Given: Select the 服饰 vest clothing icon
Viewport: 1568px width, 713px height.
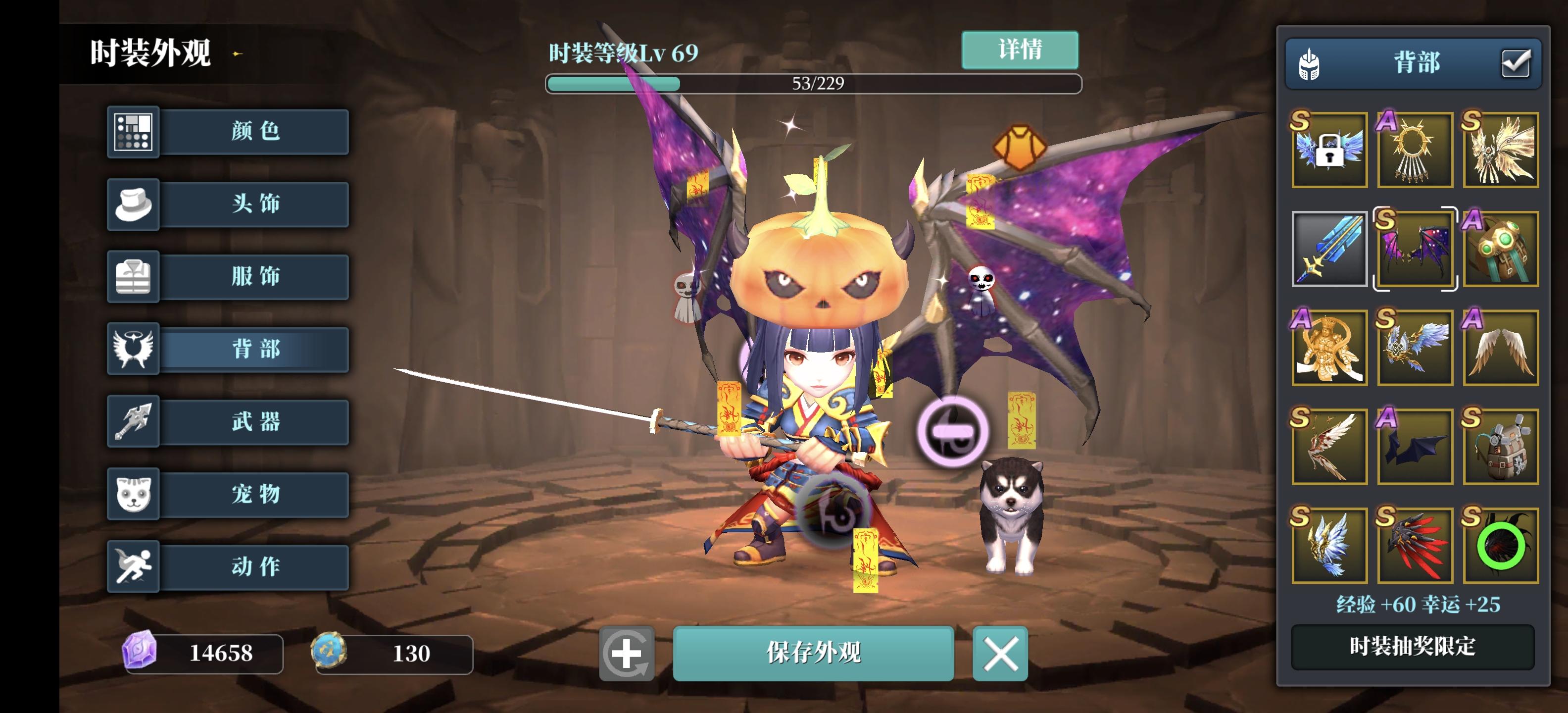Looking at the screenshot, I should (133, 277).
